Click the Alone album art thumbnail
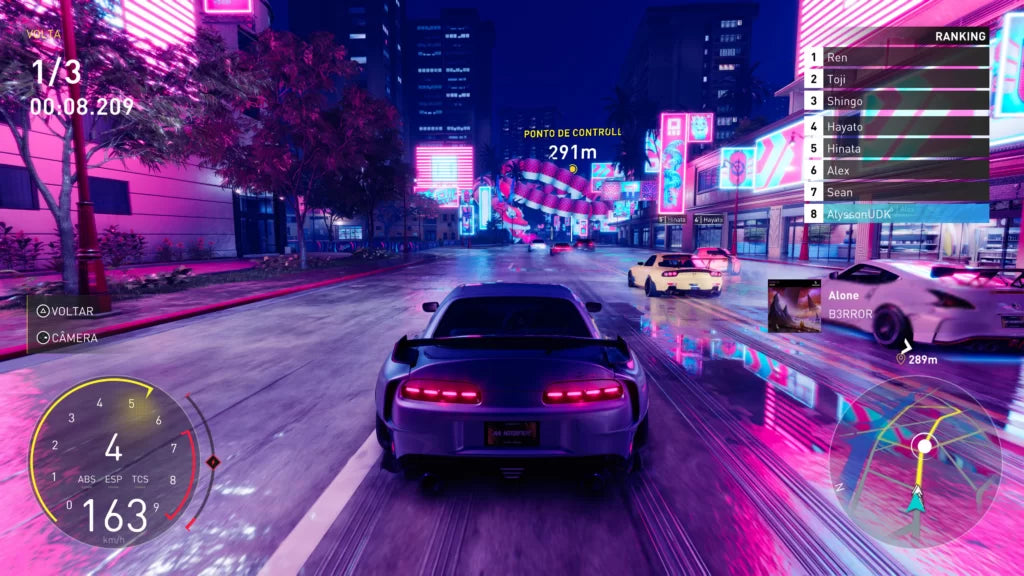This screenshot has width=1024, height=576. [794, 305]
